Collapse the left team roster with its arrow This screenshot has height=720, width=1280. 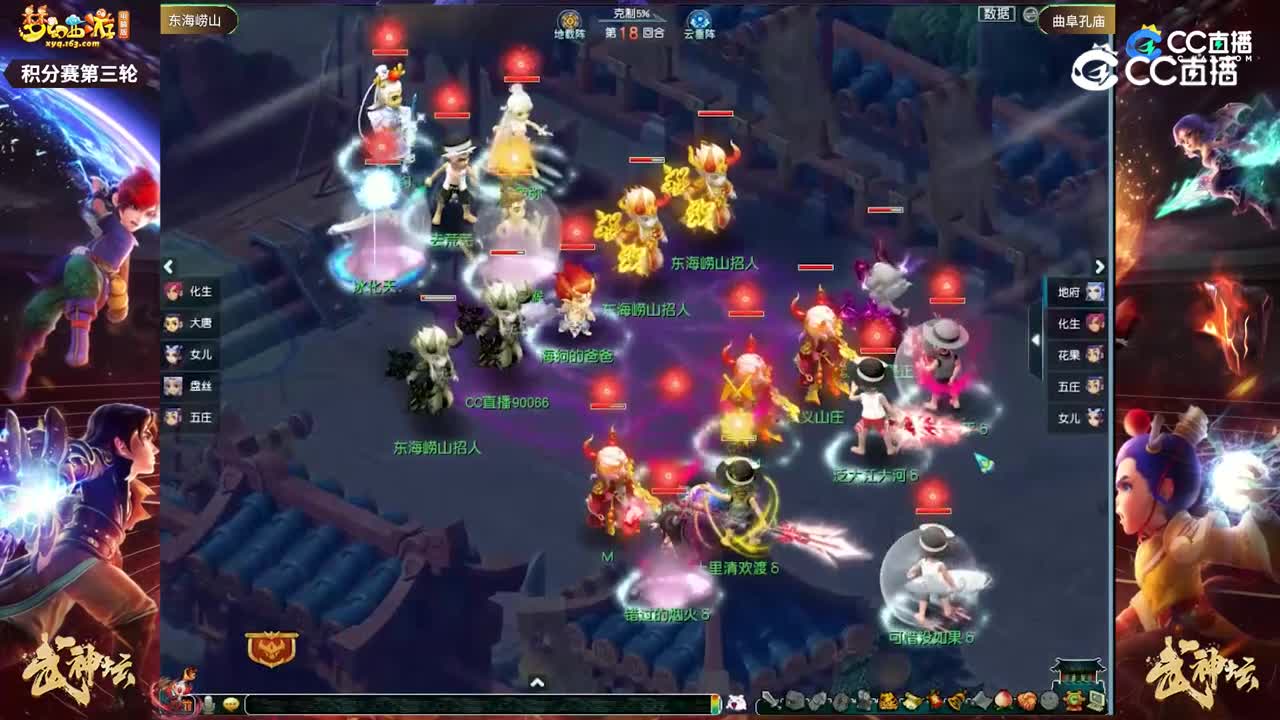166,267
